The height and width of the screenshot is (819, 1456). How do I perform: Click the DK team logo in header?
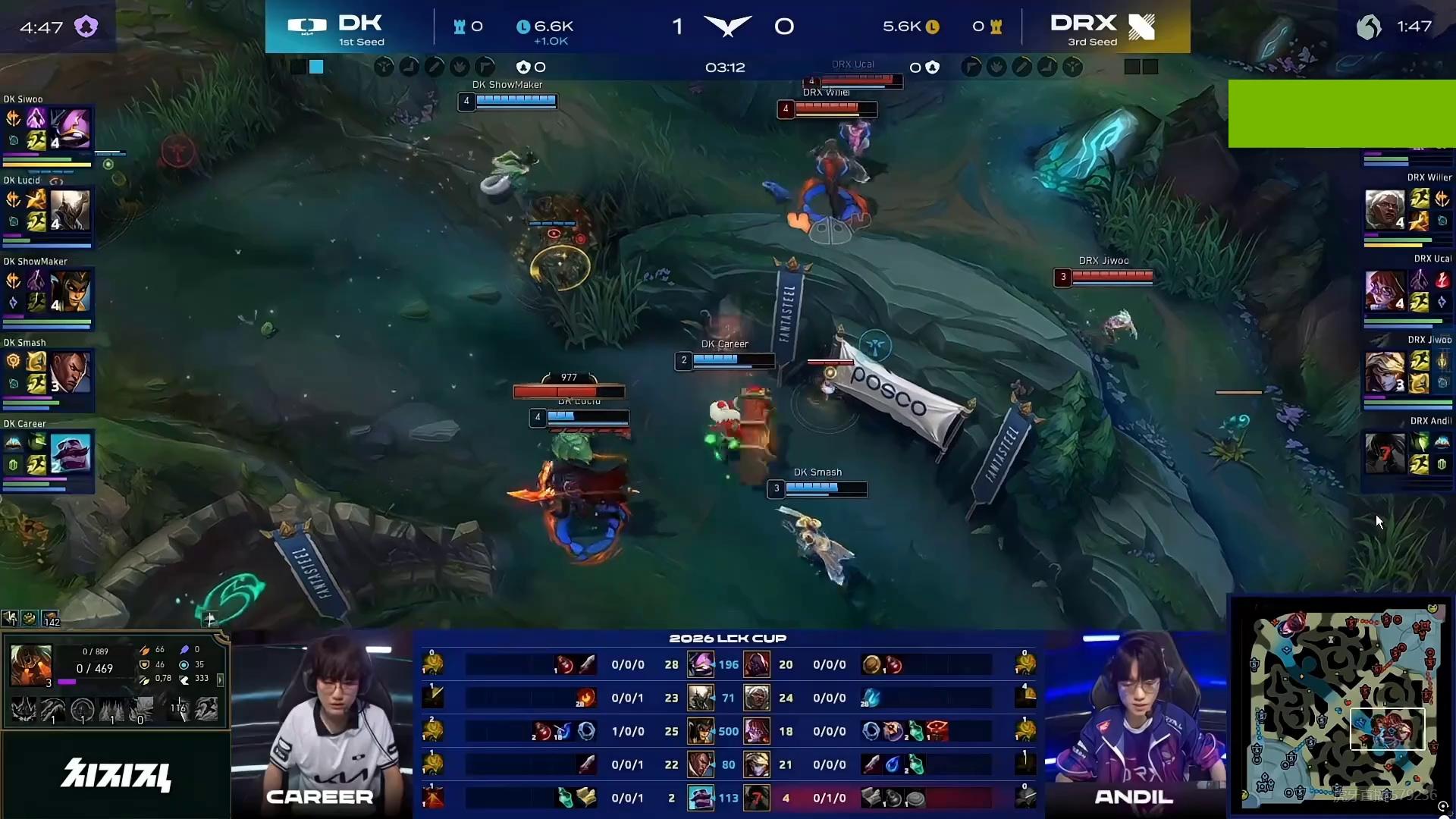coord(307,27)
